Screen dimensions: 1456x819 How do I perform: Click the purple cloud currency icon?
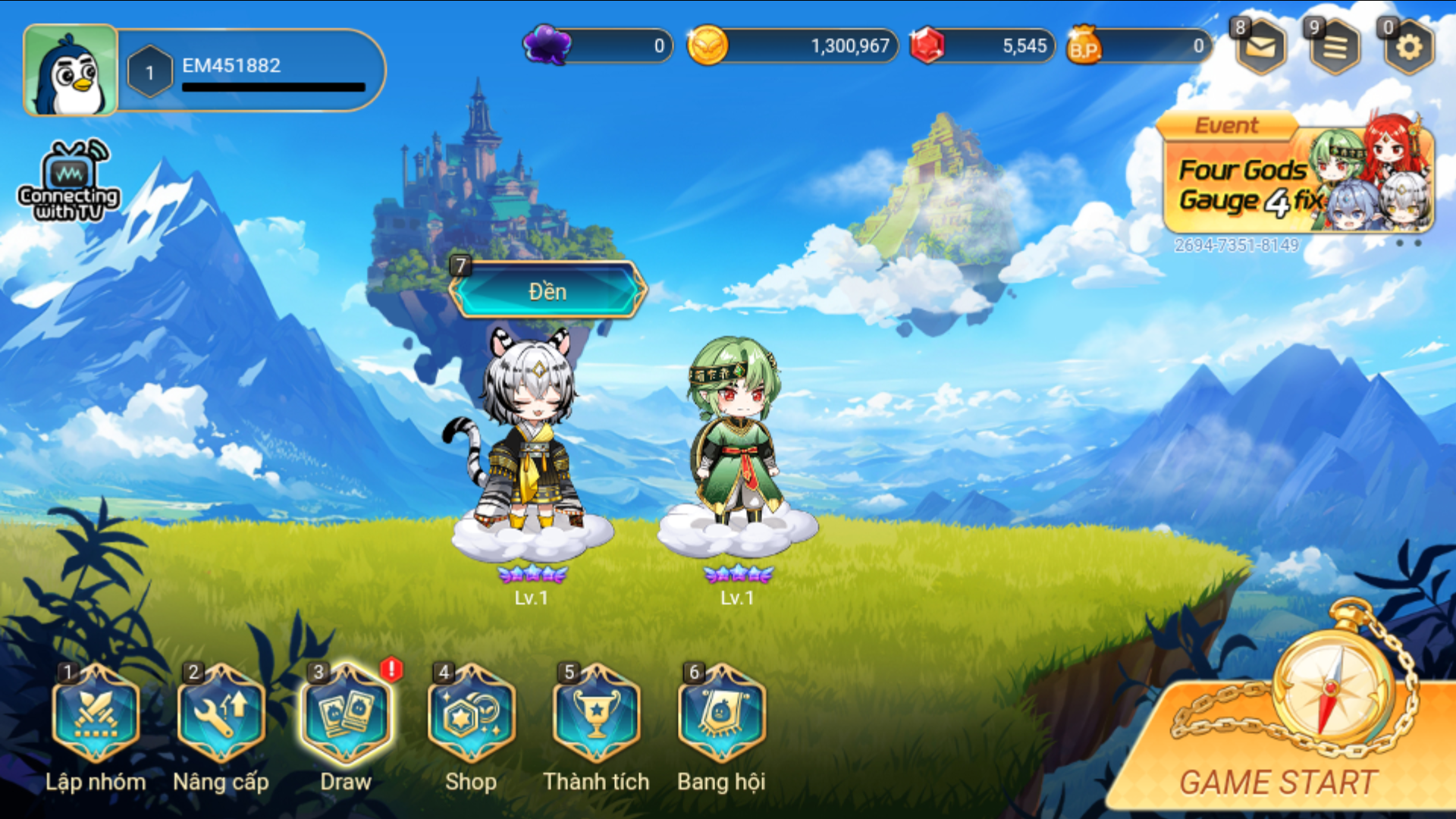click(548, 44)
